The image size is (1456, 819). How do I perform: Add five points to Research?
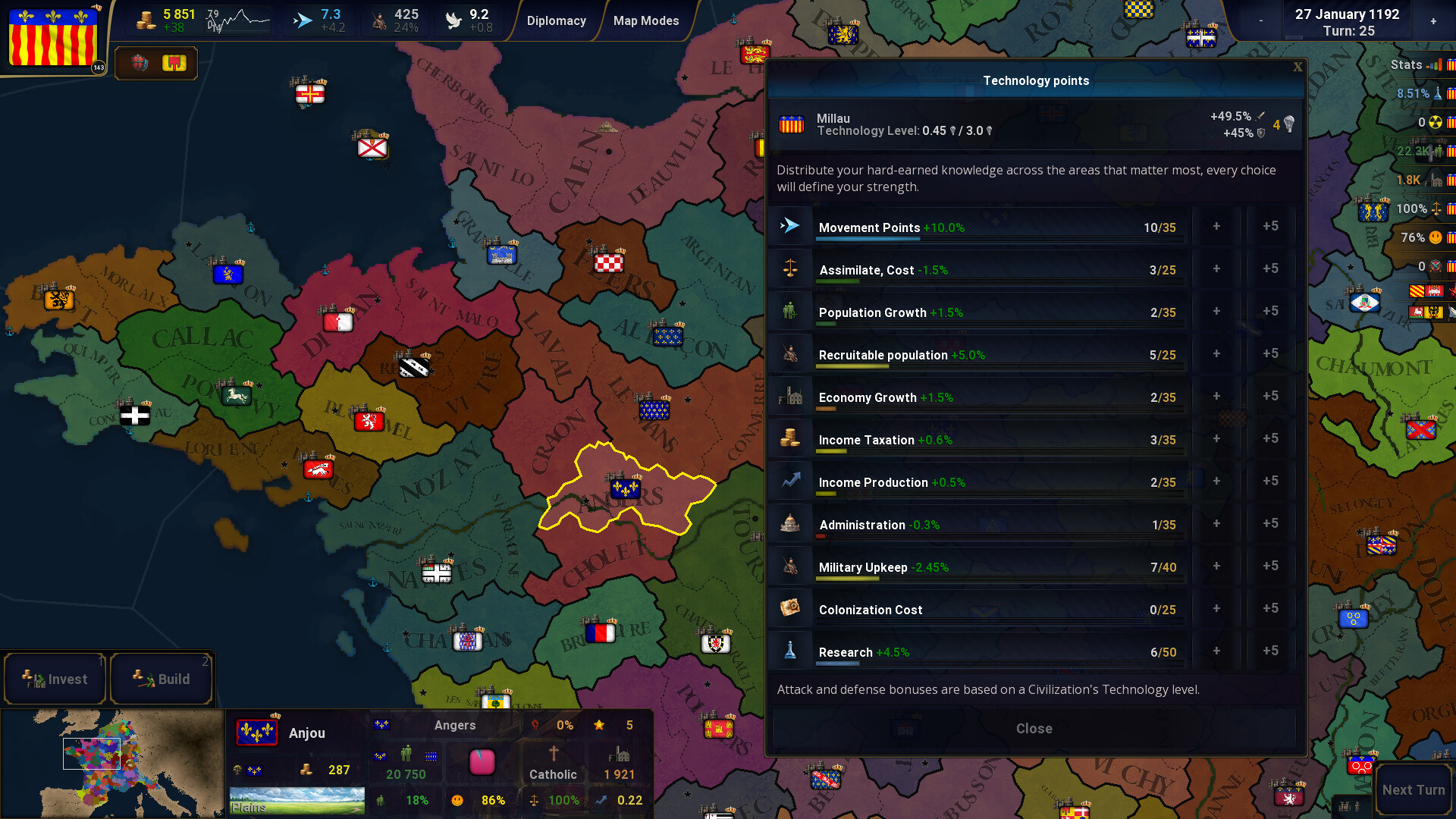click(x=1270, y=651)
